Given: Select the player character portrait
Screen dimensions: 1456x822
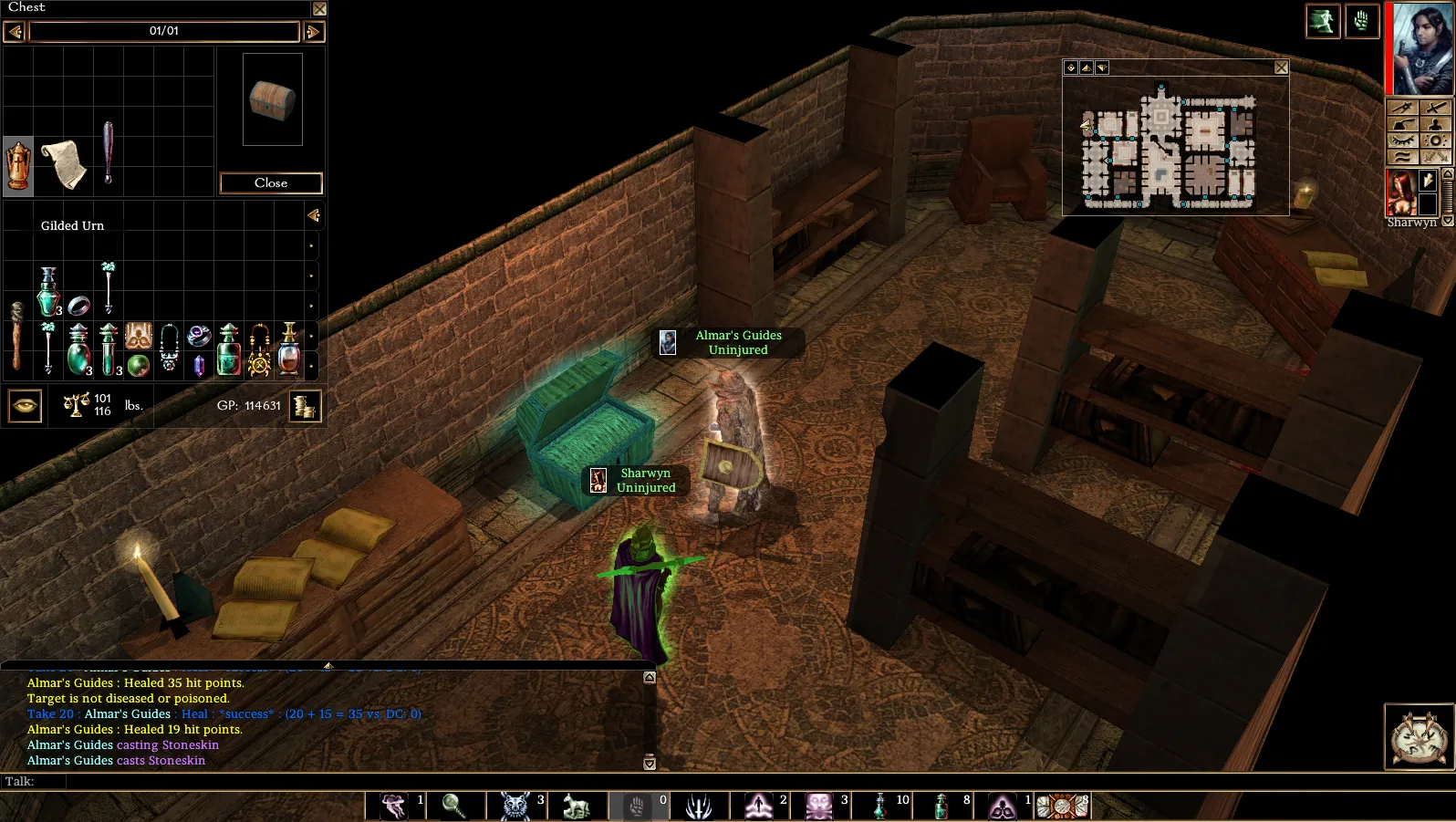Looking at the screenshot, I should pos(1421,47).
